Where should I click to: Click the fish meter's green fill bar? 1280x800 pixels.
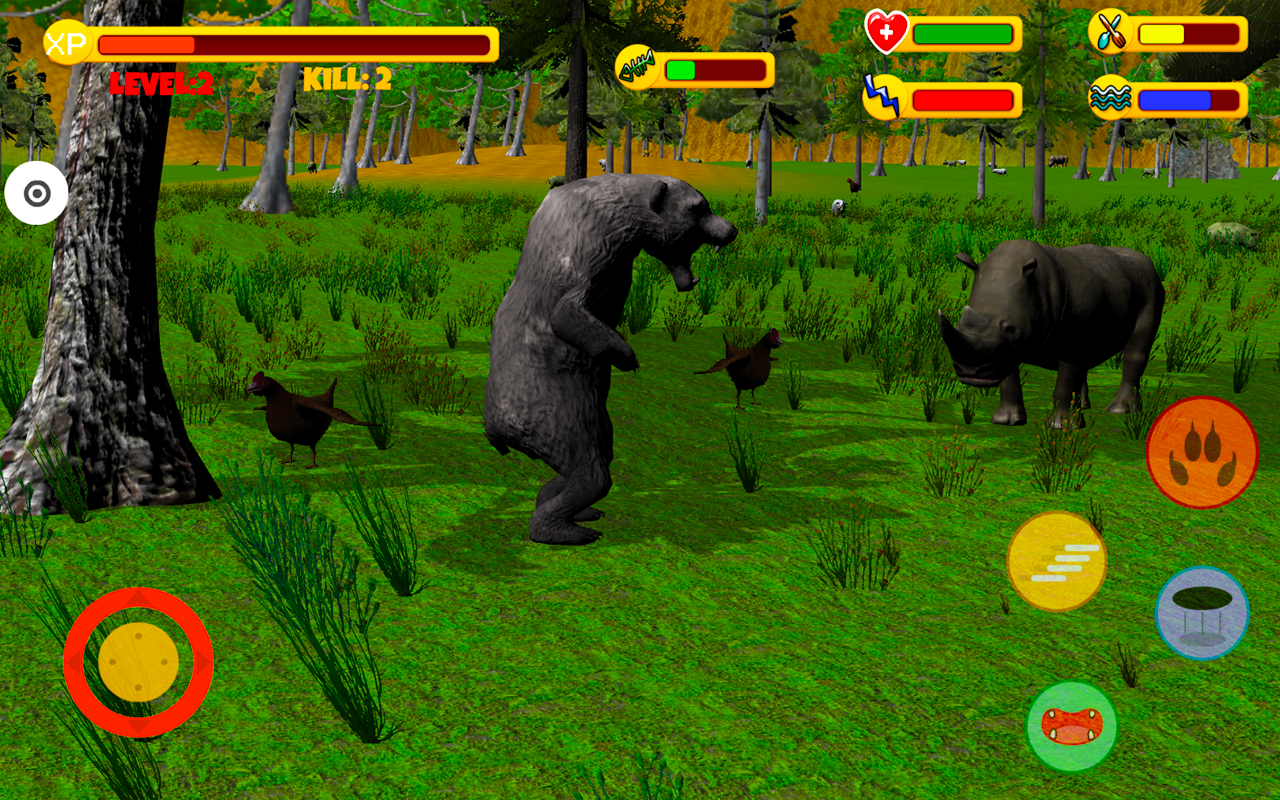pos(682,68)
